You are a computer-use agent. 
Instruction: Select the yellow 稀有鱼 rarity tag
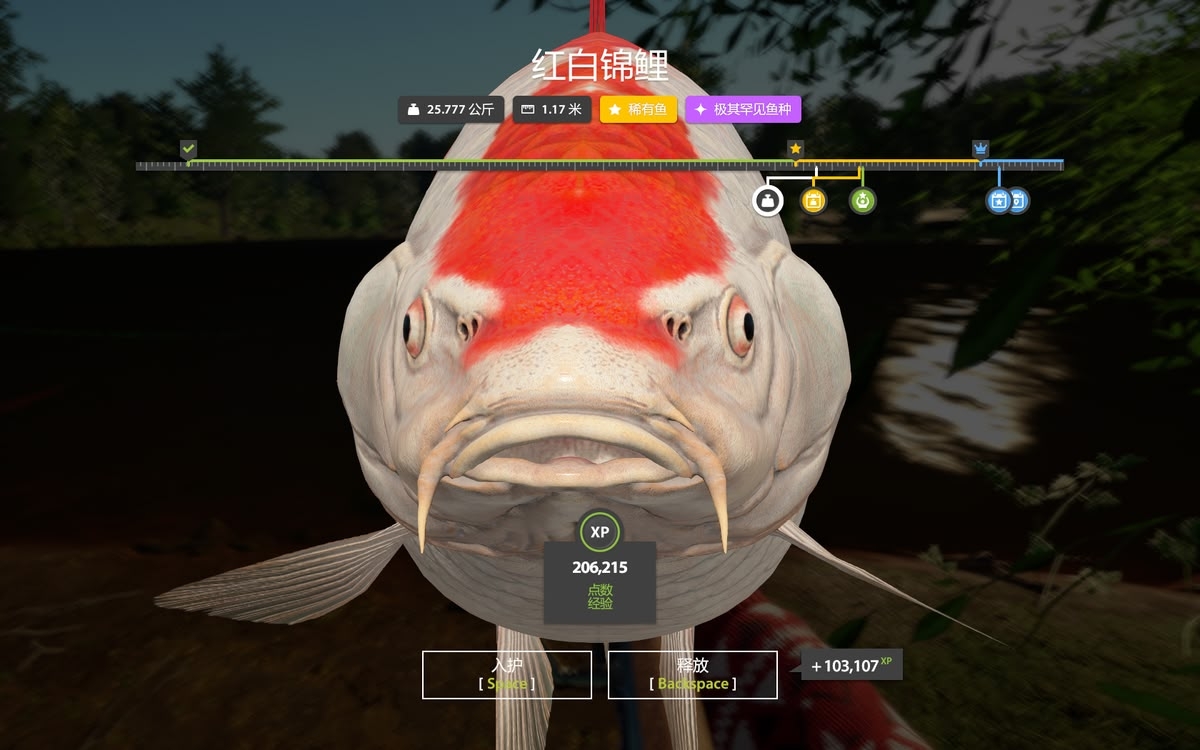639,109
